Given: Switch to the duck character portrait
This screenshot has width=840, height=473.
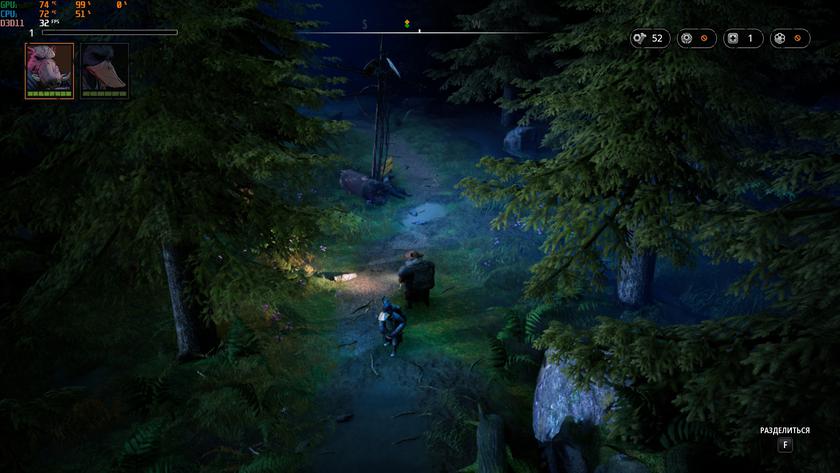Looking at the screenshot, I should tap(104, 70).
